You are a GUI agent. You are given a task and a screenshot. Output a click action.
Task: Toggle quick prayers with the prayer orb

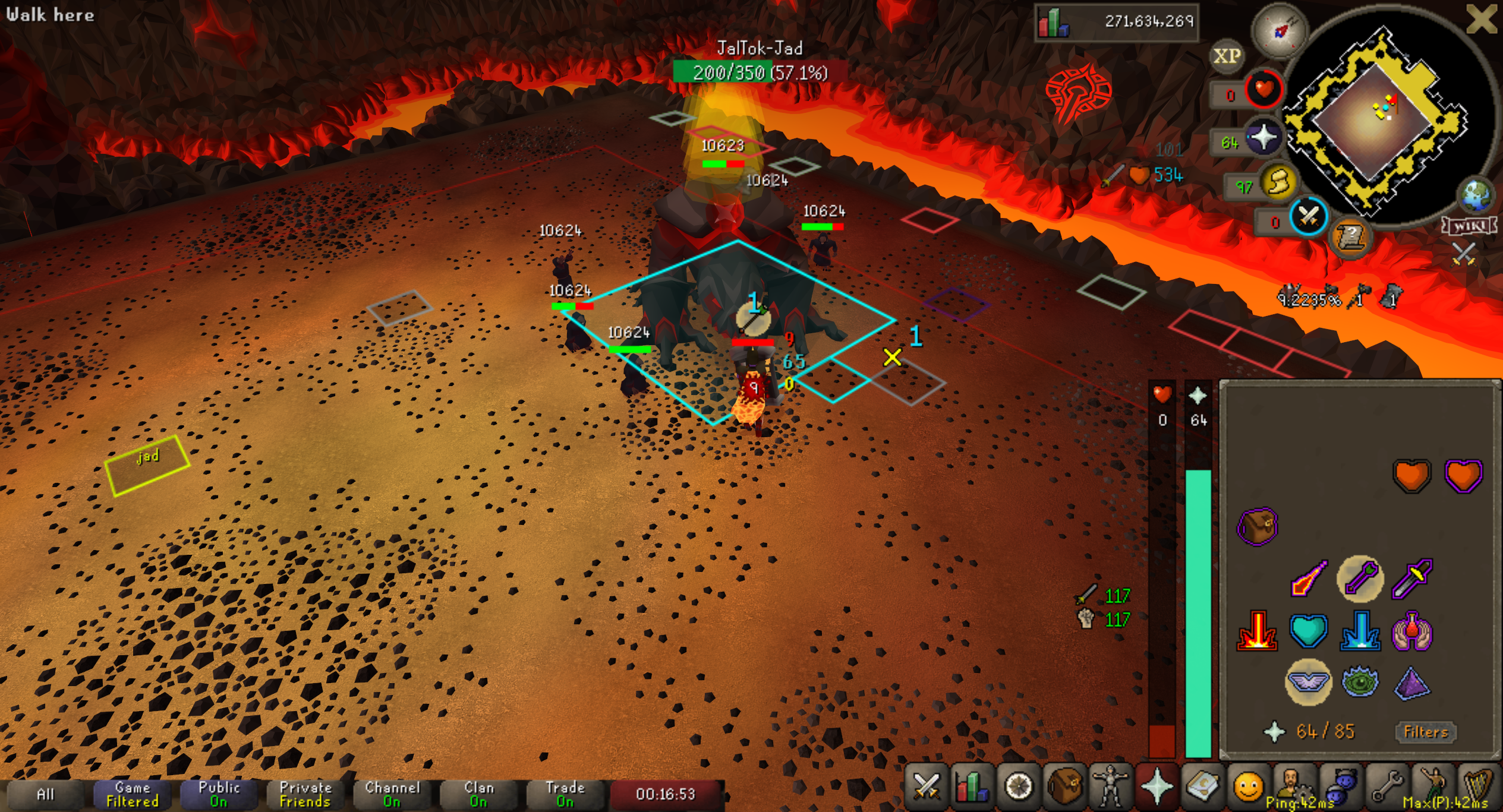click(1263, 138)
